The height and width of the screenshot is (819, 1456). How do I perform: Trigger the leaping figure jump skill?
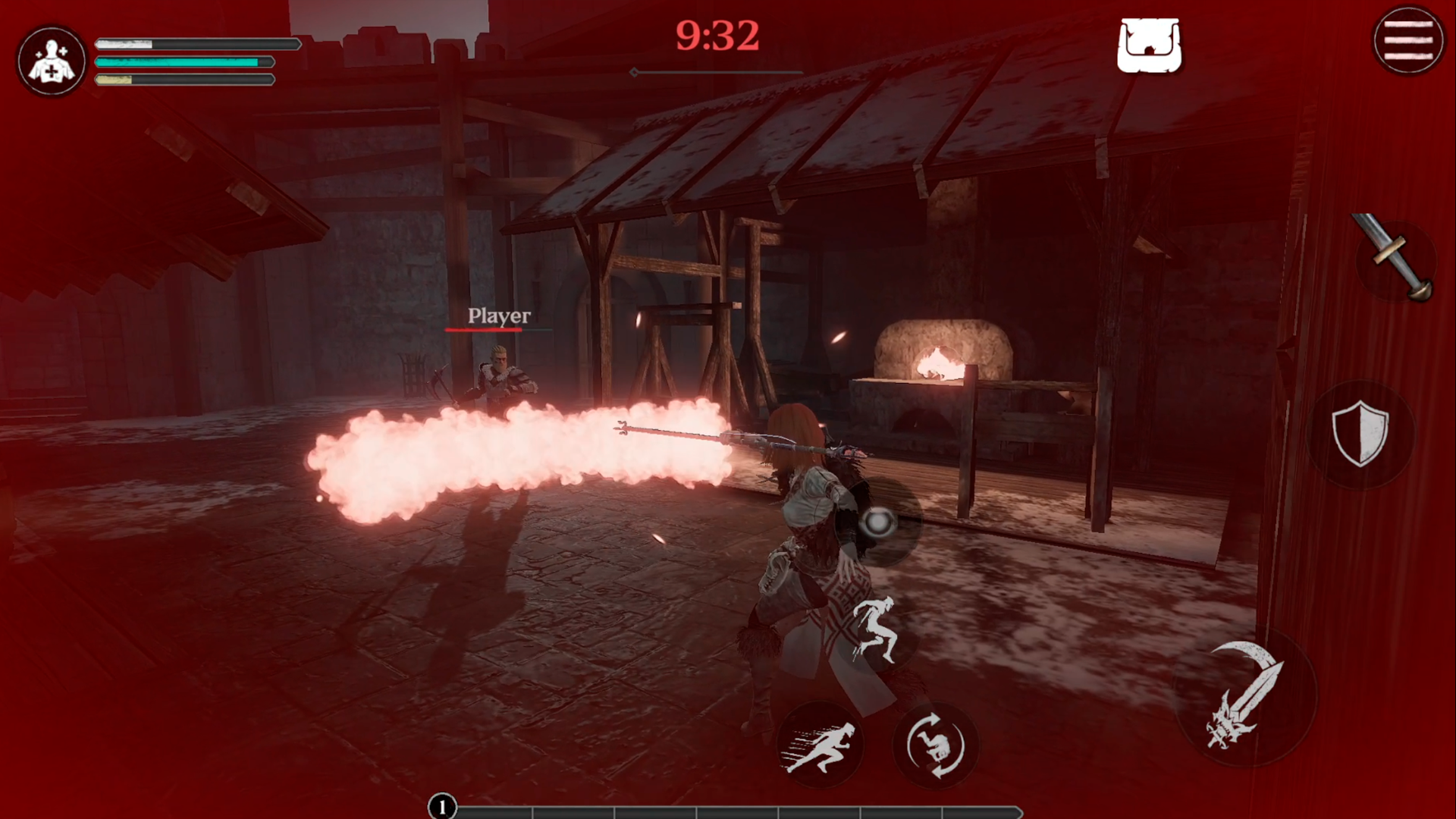click(876, 630)
